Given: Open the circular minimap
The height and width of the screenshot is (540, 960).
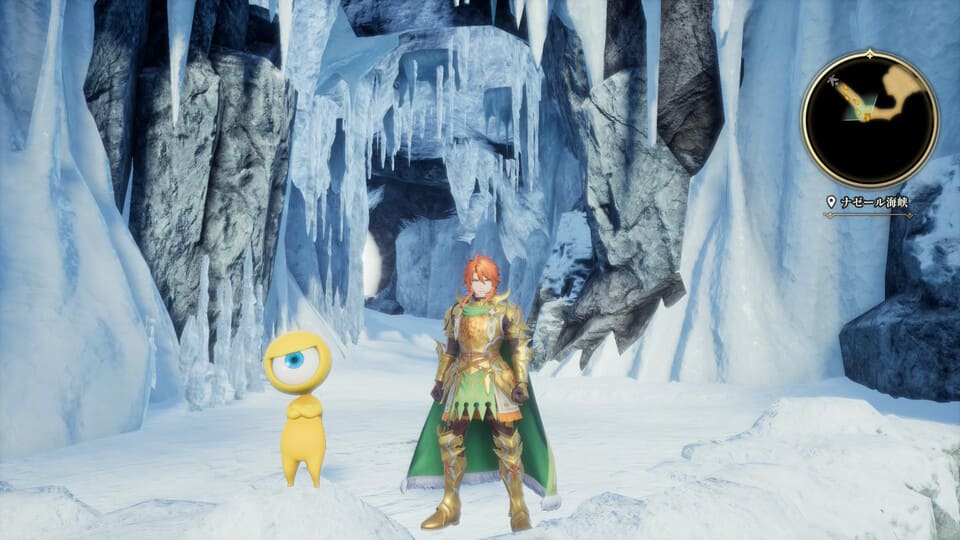Looking at the screenshot, I should tap(869, 118).
